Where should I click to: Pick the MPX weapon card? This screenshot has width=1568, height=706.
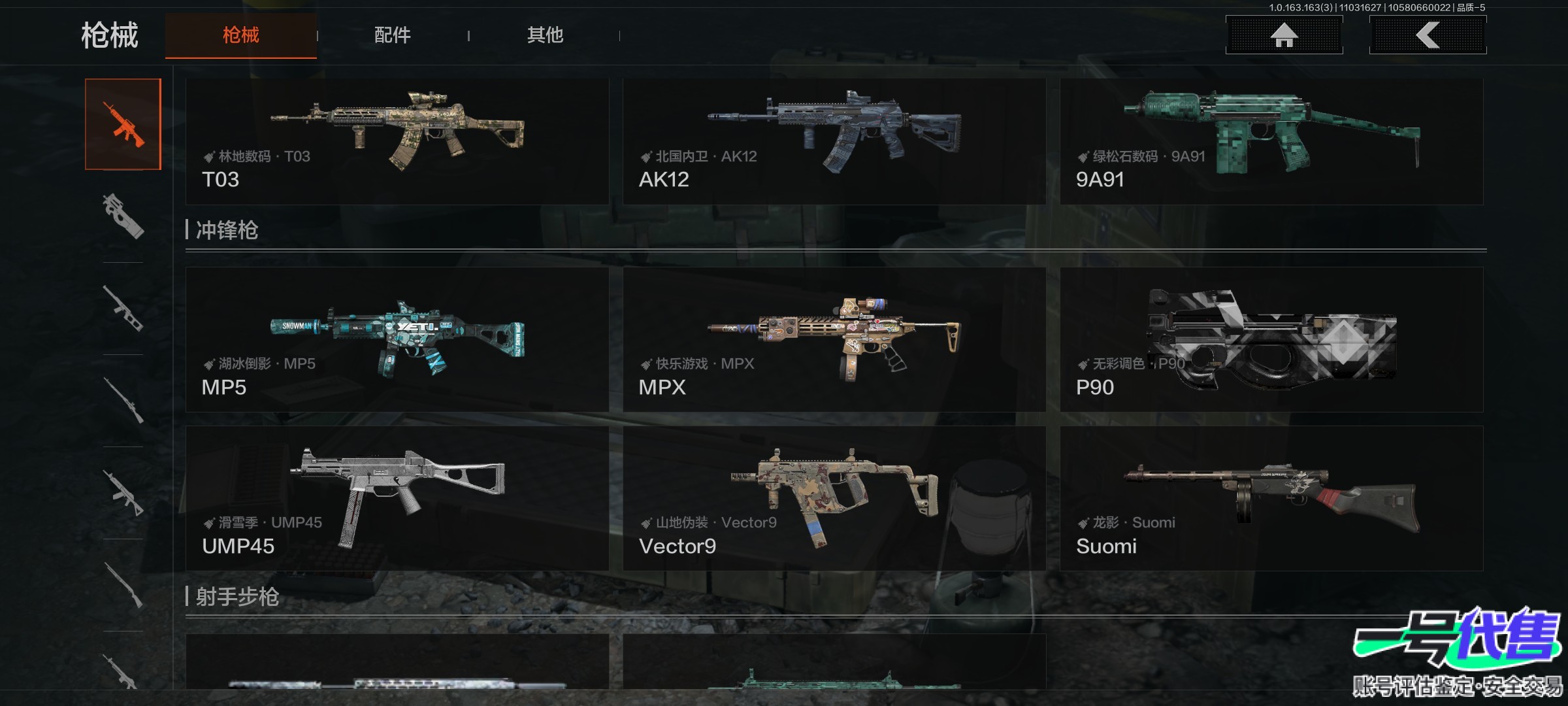tap(834, 339)
